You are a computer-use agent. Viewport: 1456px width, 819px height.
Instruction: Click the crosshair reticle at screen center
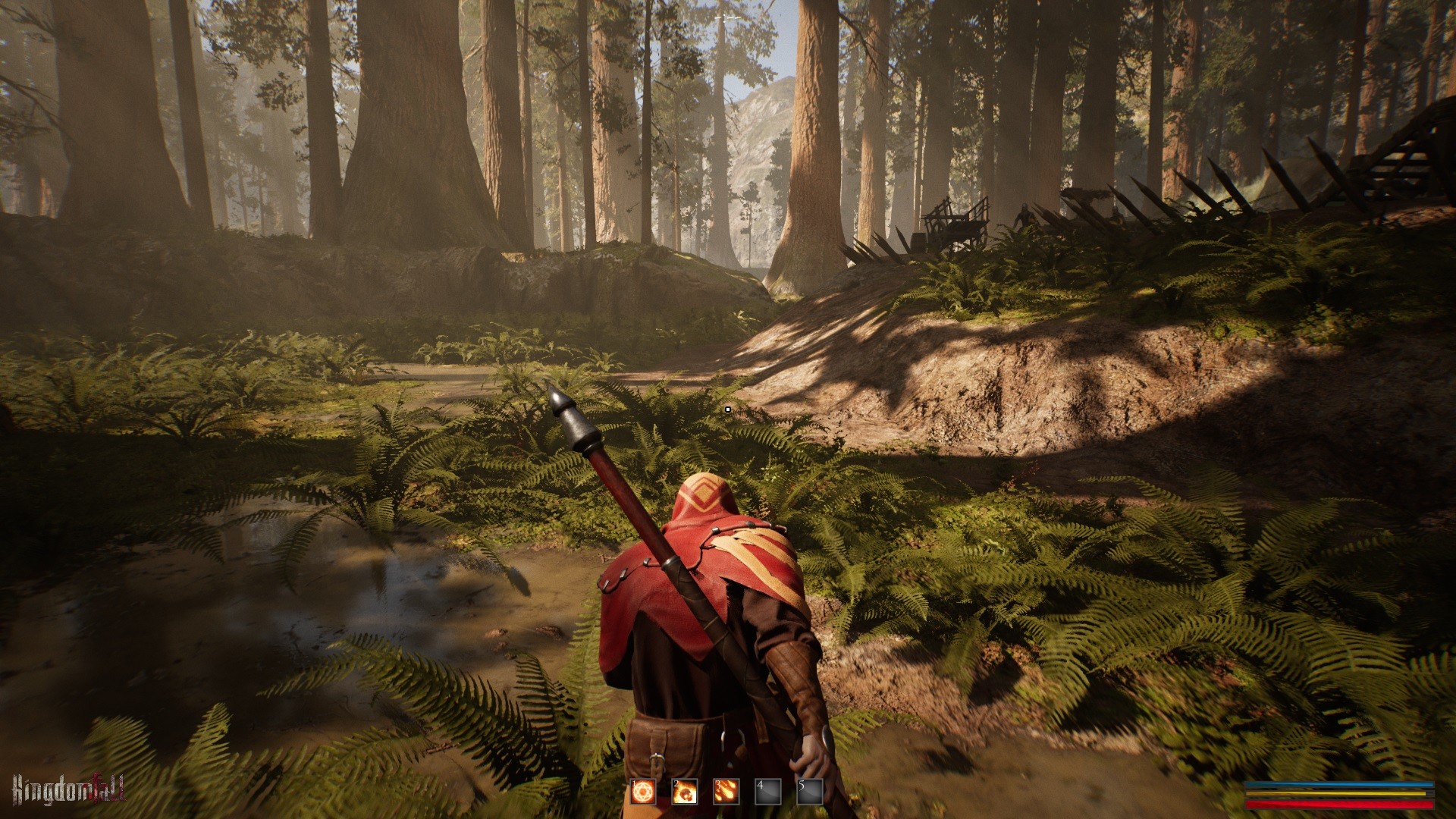(728, 409)
